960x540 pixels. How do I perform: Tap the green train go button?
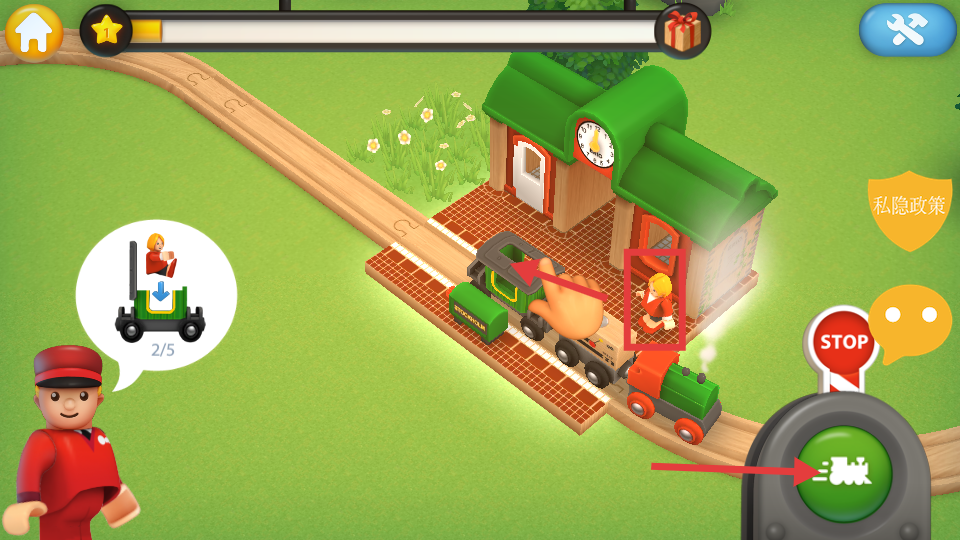tap(843, 472)
